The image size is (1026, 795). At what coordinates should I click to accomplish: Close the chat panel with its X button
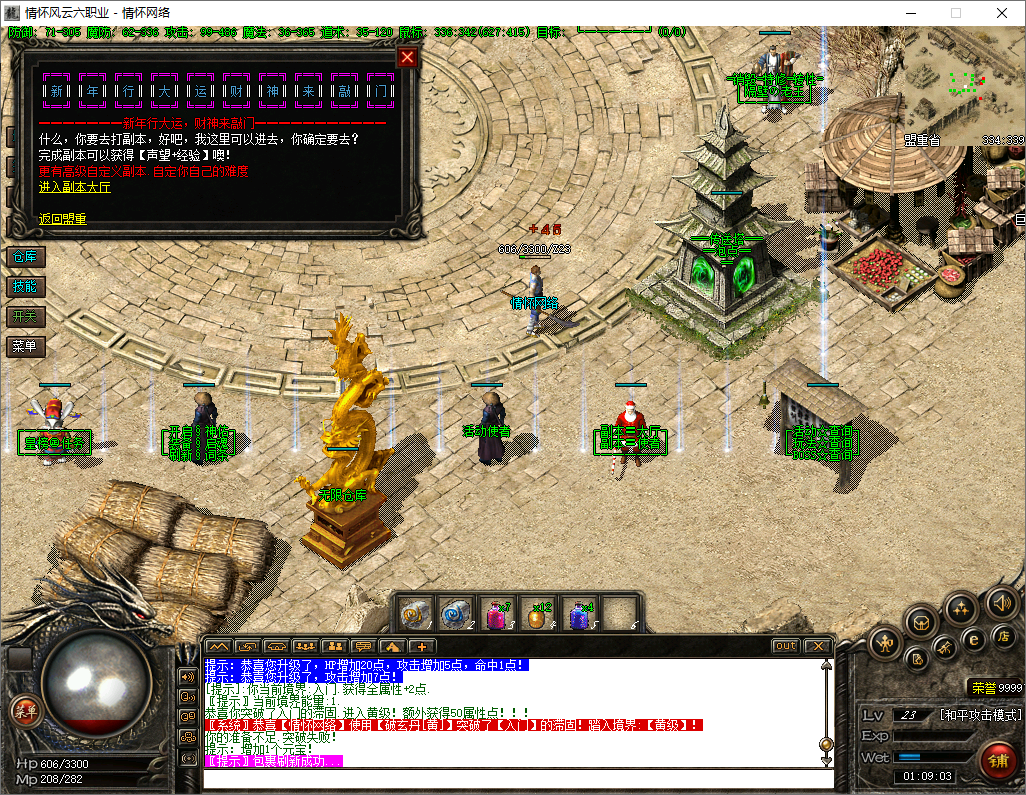(817, 646)
